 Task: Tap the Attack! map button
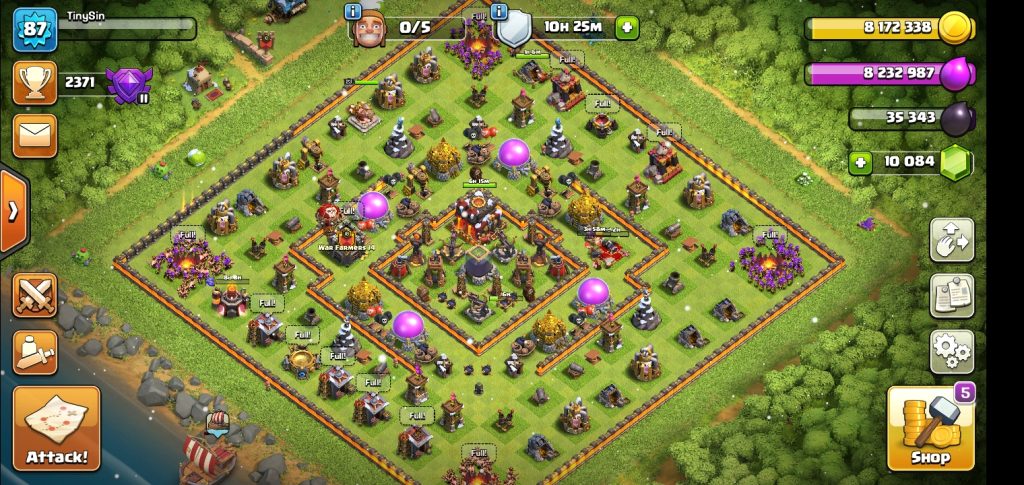pyautogui.click(x=56, y=428)
